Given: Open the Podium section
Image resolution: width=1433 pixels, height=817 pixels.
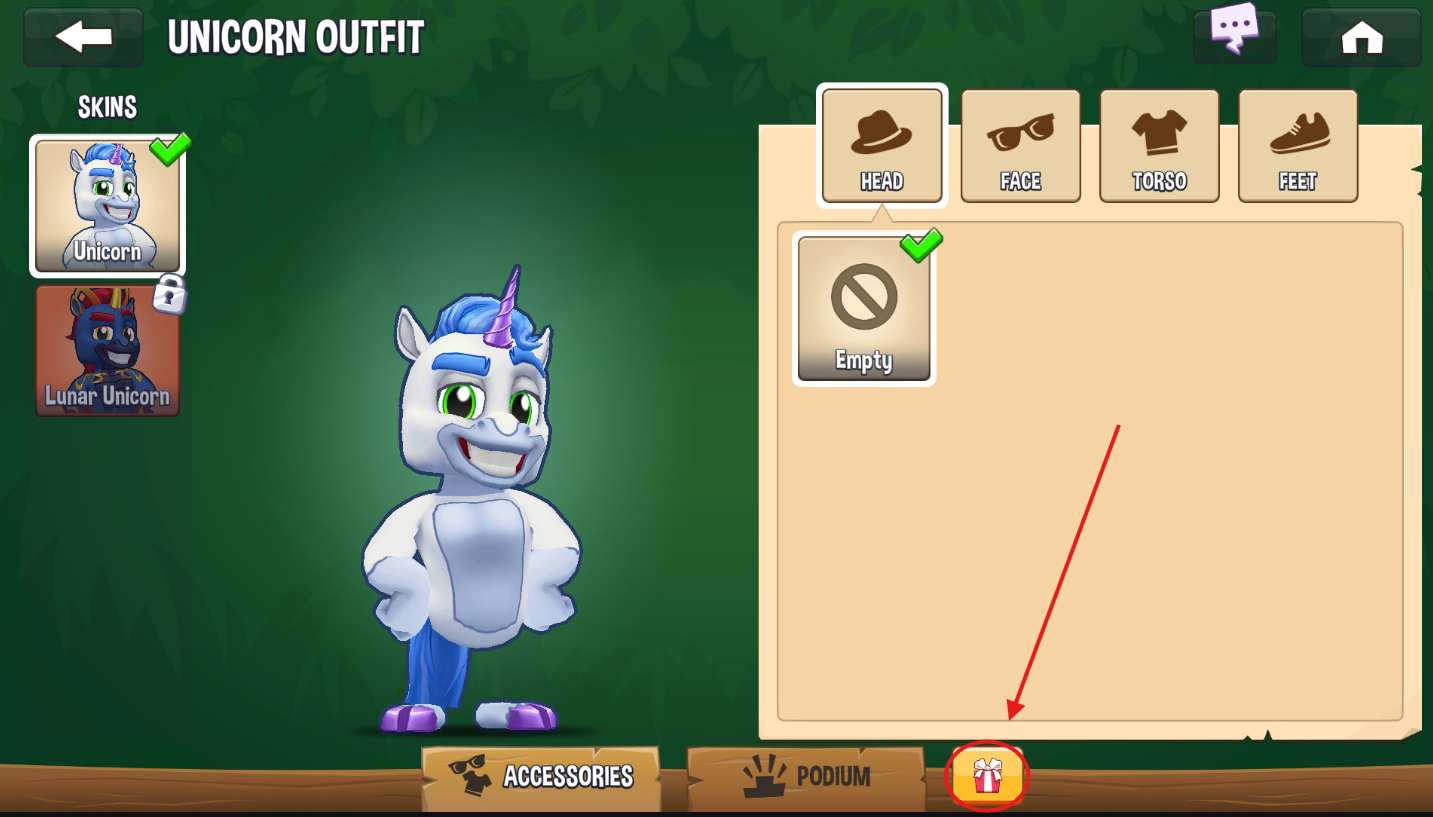Looking at the screenshot, I should click(806, 777).
